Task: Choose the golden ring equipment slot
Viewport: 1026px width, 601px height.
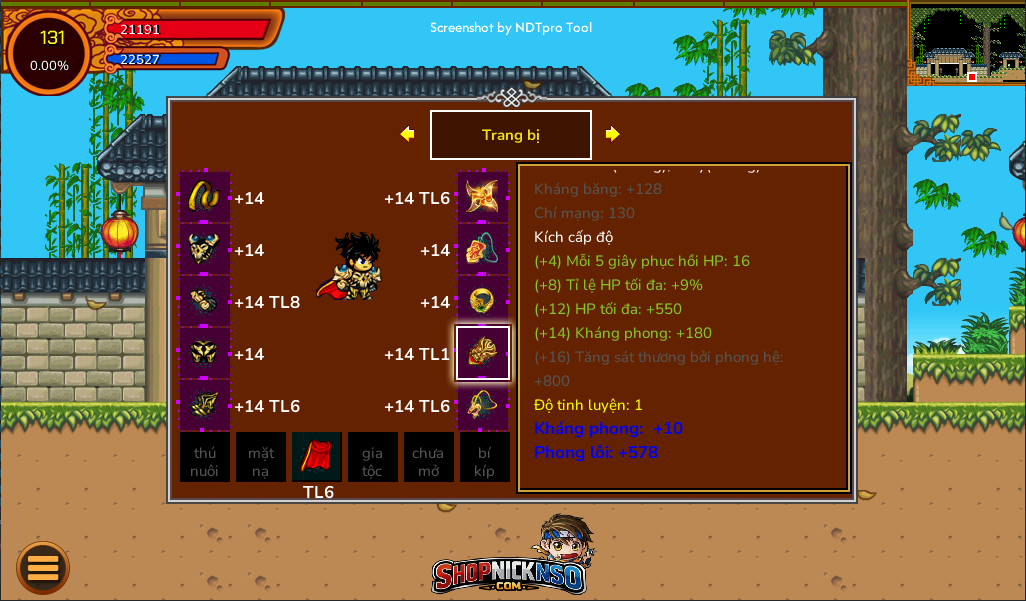Action: point(483,301)
